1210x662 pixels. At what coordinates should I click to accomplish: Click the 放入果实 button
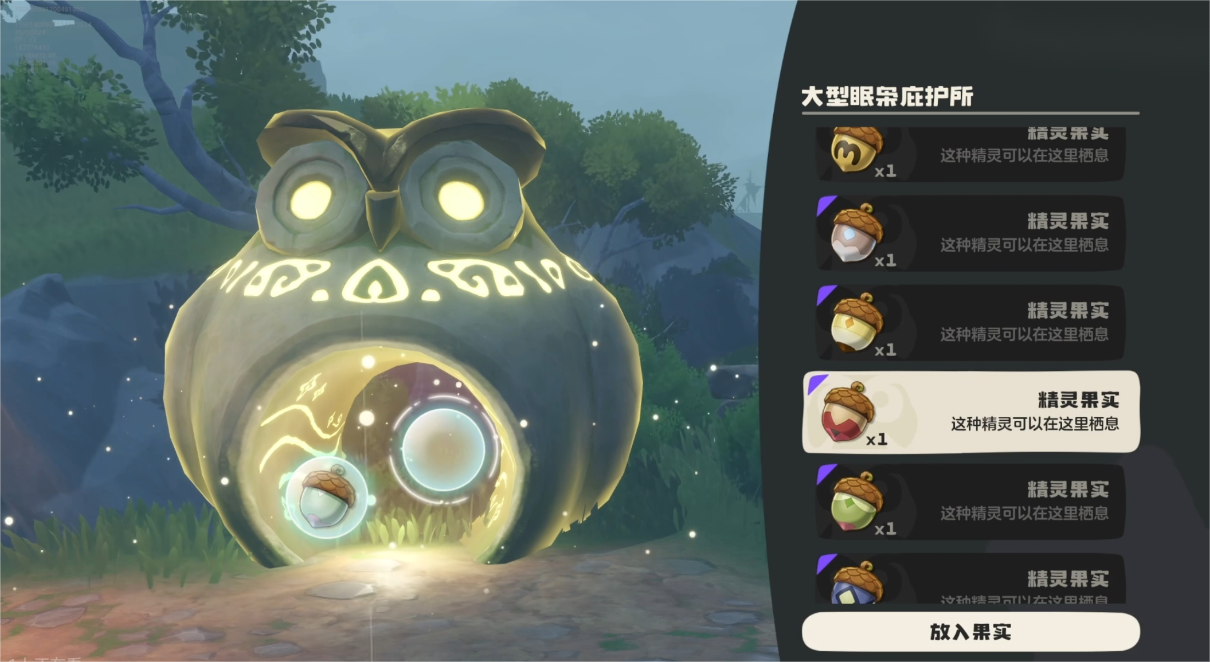970,632
